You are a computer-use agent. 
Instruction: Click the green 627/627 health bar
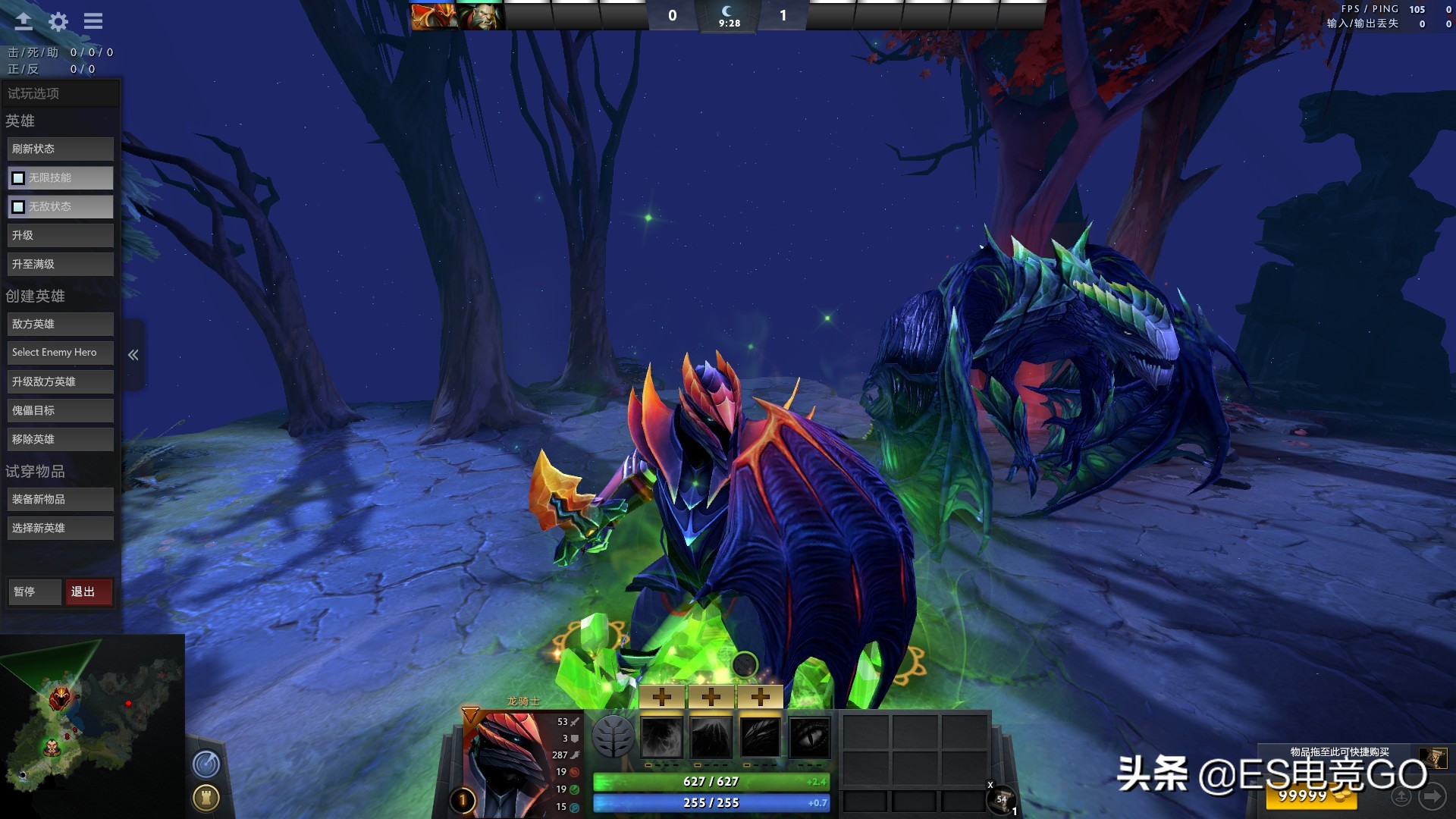coord(709,780)
